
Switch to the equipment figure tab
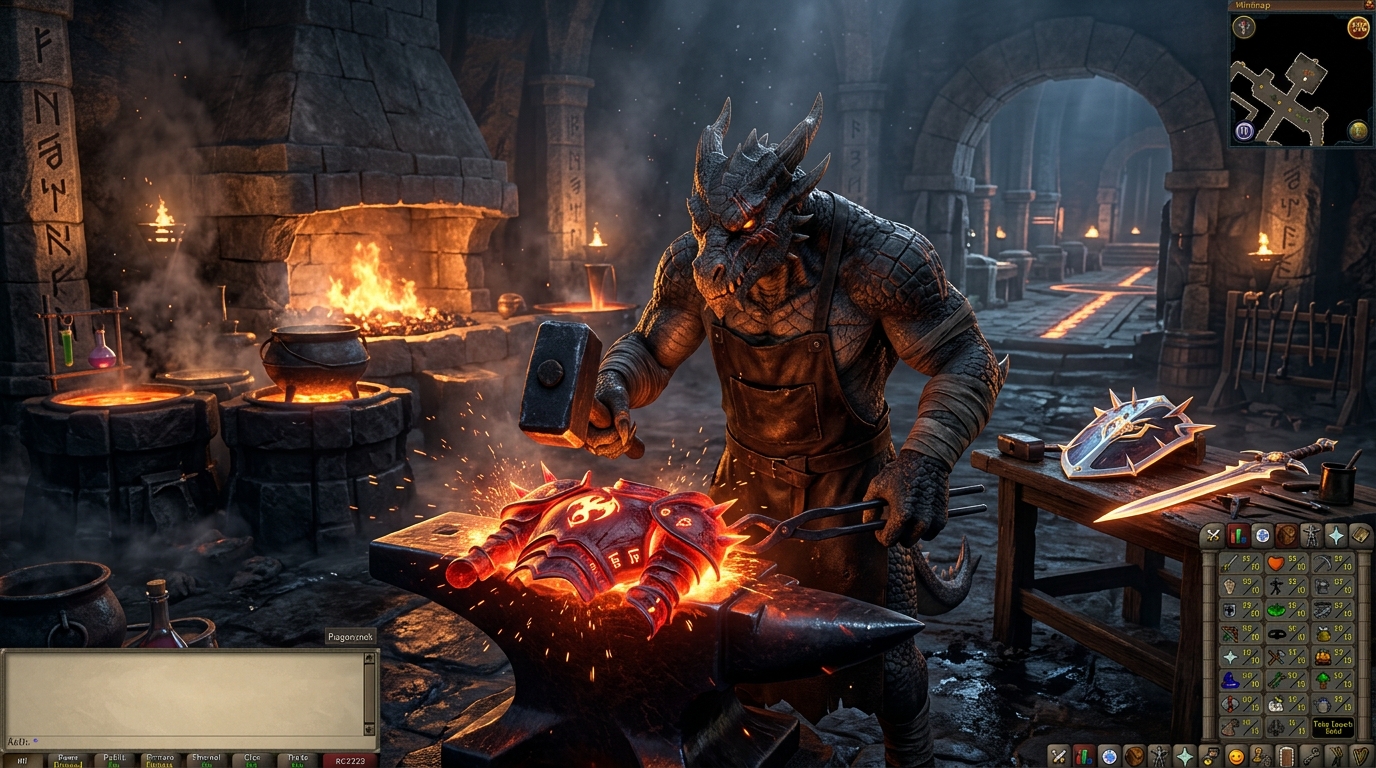(x=1311, y=535)
